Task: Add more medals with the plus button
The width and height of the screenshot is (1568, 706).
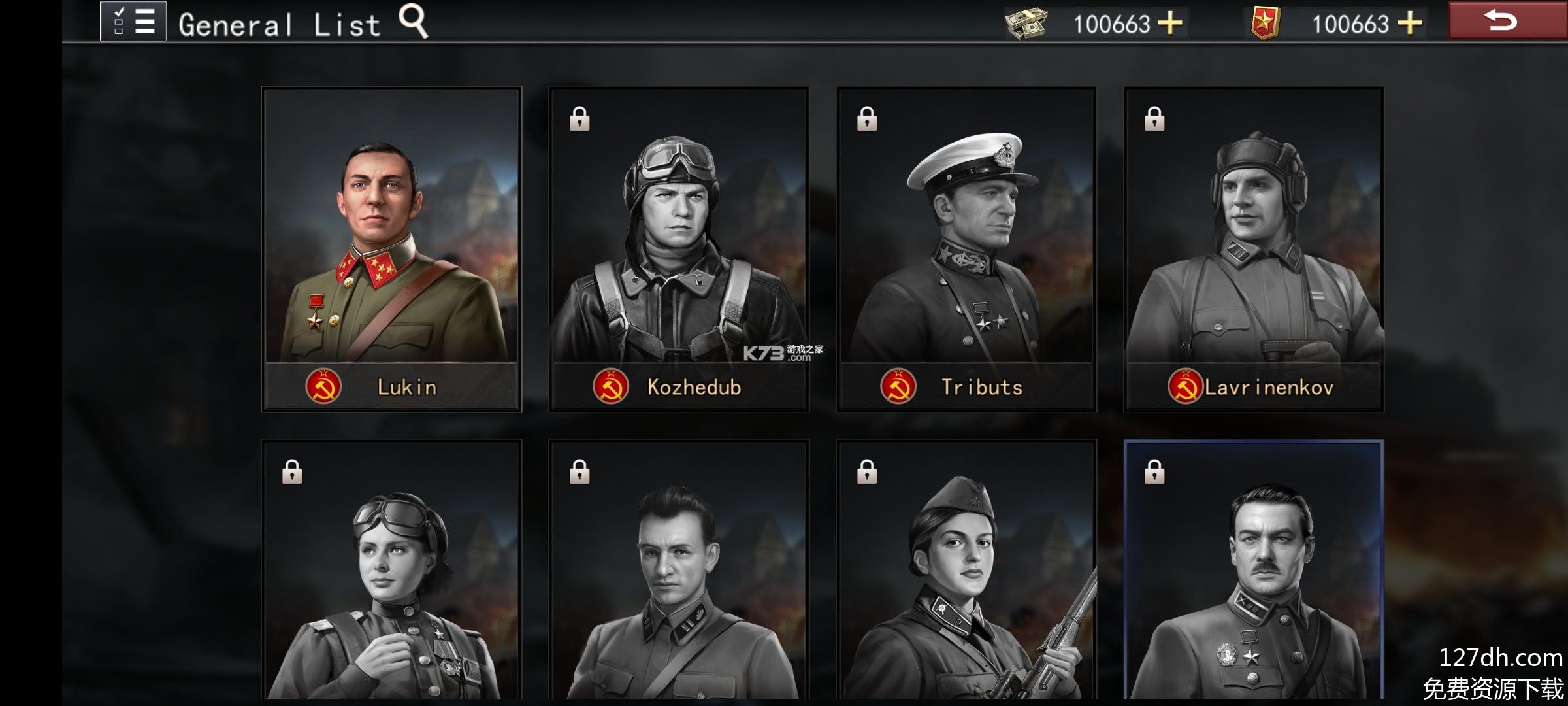Action: point(1410,24)
